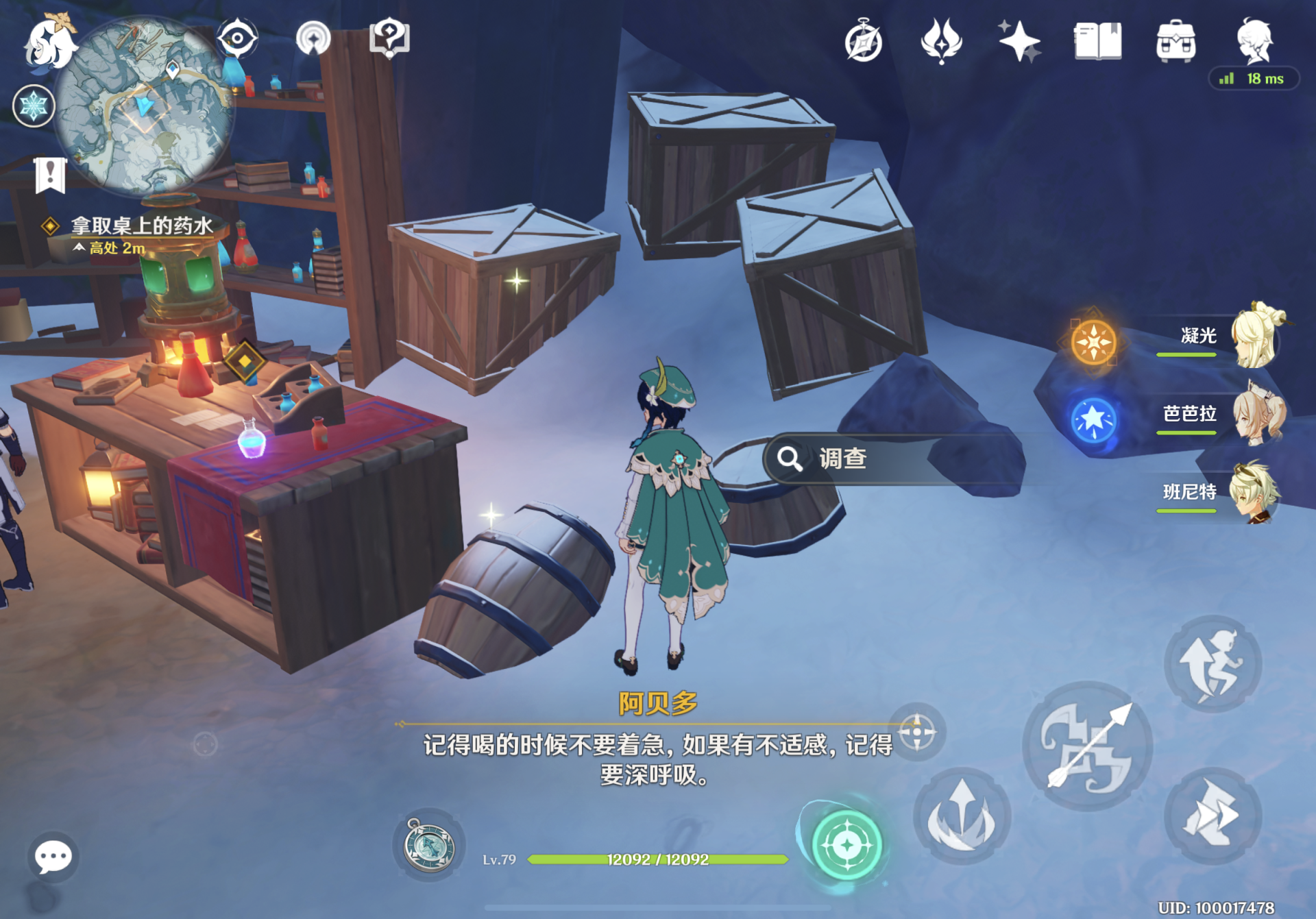This screenshot has width=1316, height=919.
Task: Open the adventure book icon
Action: (1097, 41)
